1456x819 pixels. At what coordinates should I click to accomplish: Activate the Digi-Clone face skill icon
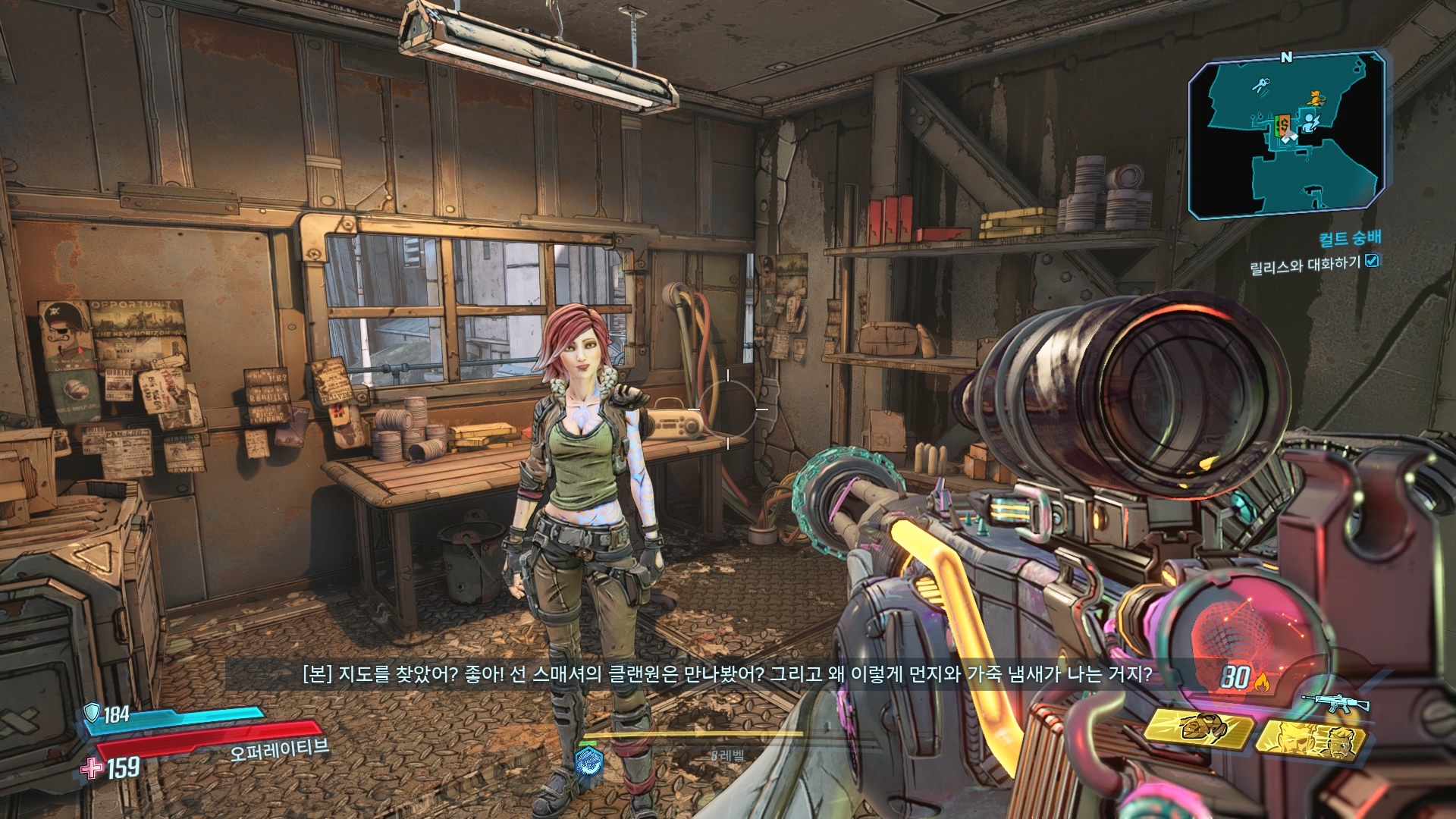click(1311, 739)
